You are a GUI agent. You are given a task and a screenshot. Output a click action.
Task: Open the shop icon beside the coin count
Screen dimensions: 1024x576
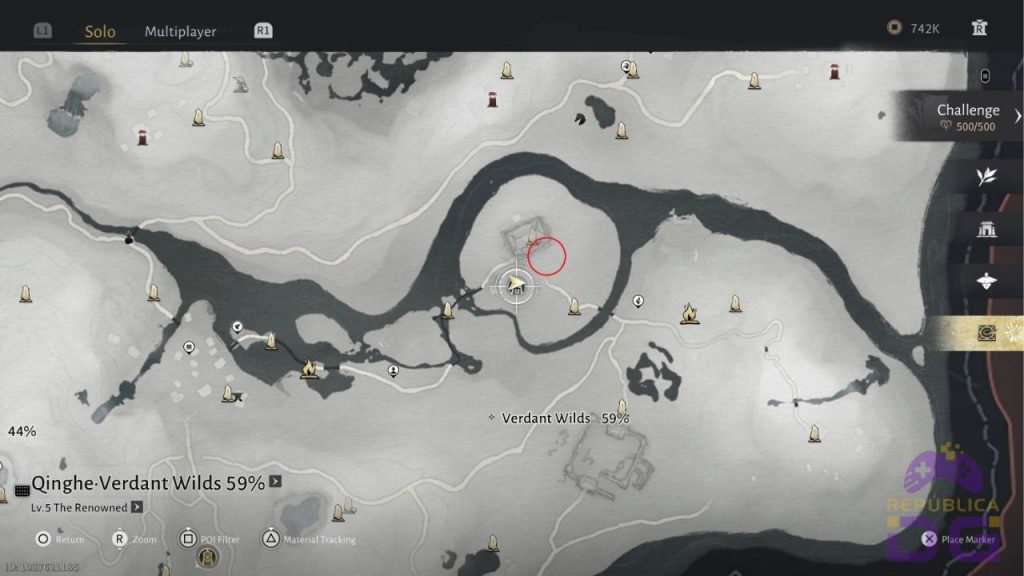980,28
